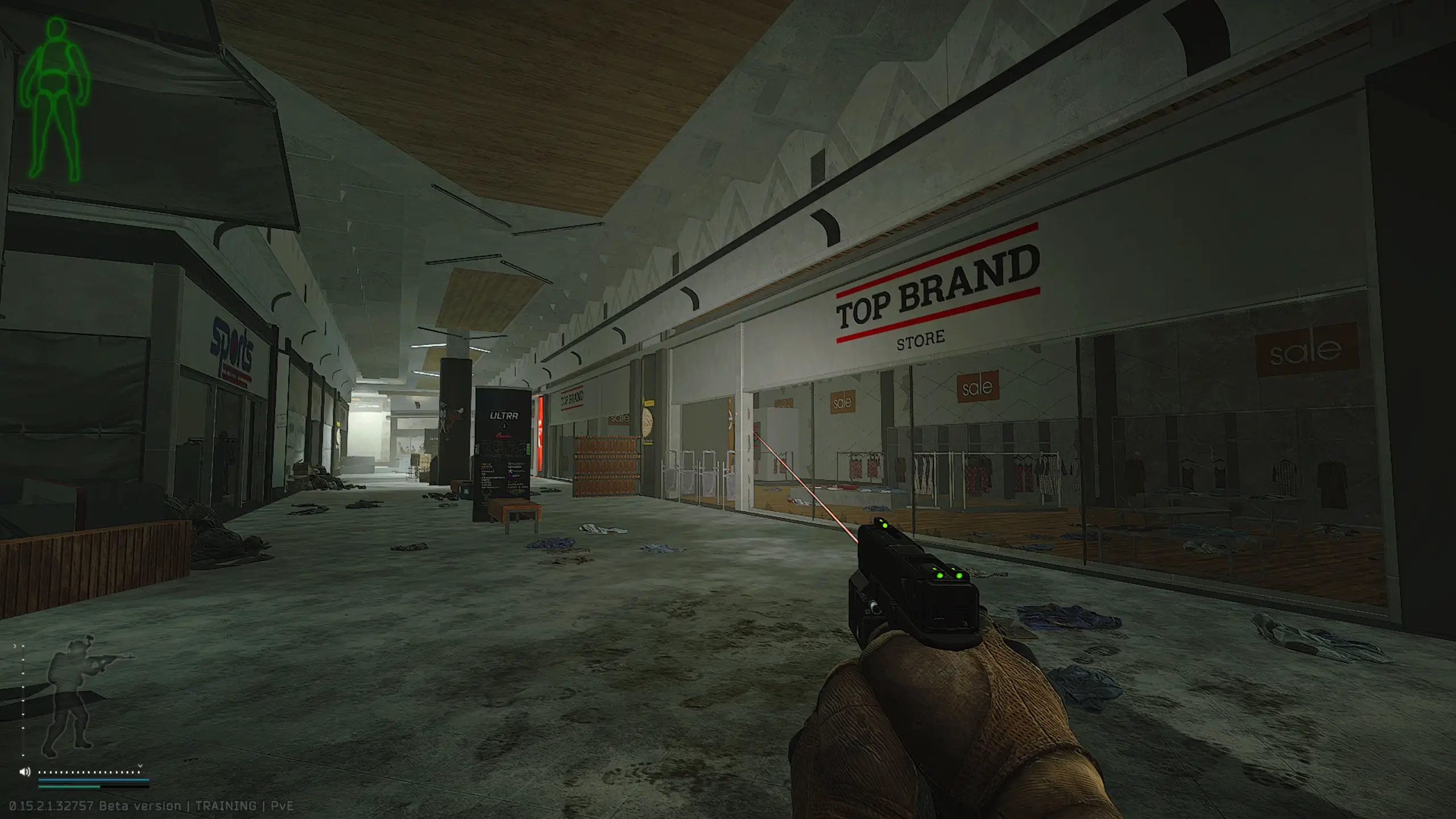Screen dimensions: 1456x819
Task: Adjust the dotted movement speed slider
Action: click(89, 772)
